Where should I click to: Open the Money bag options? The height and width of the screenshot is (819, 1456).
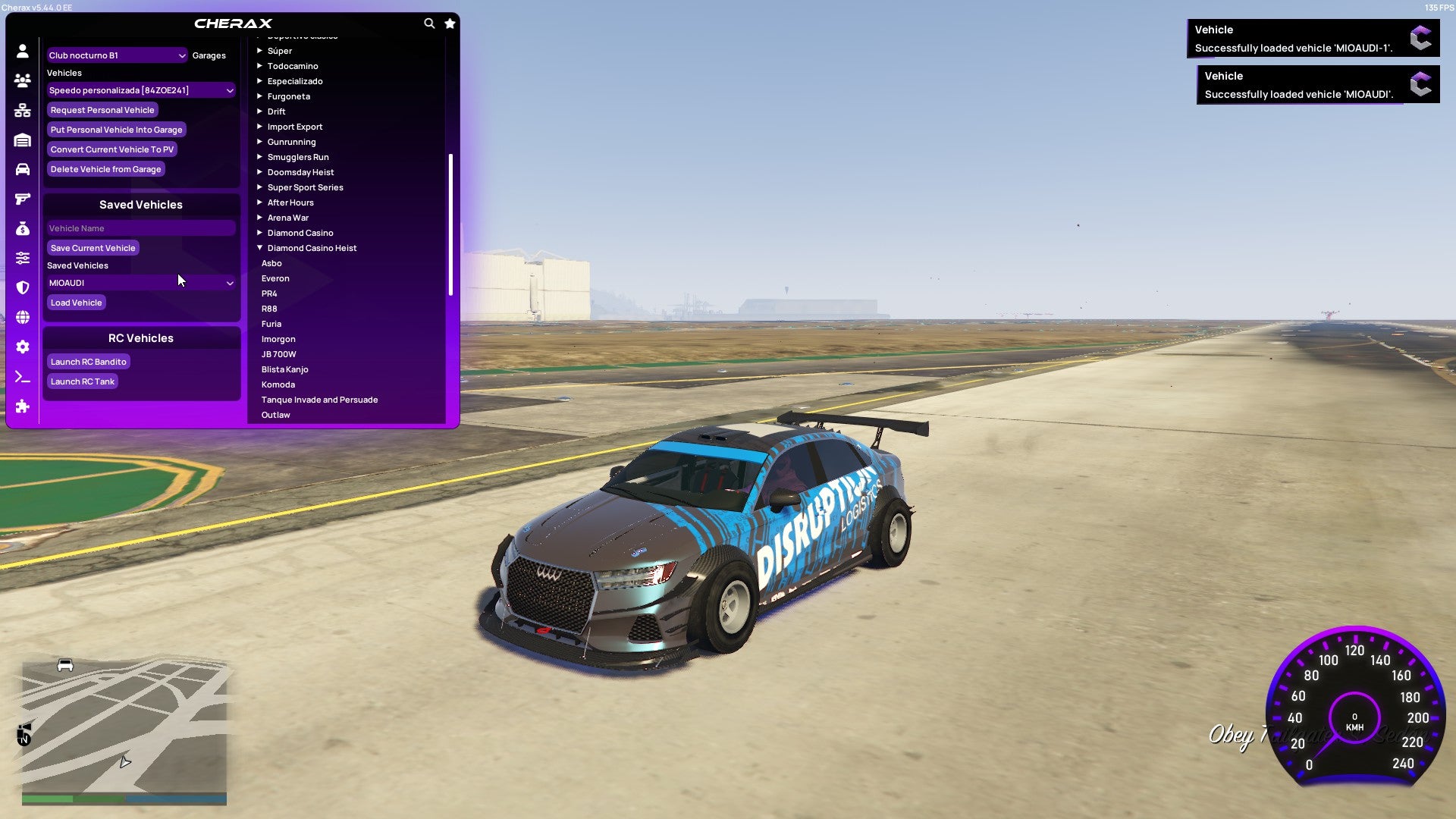(23, 227)
